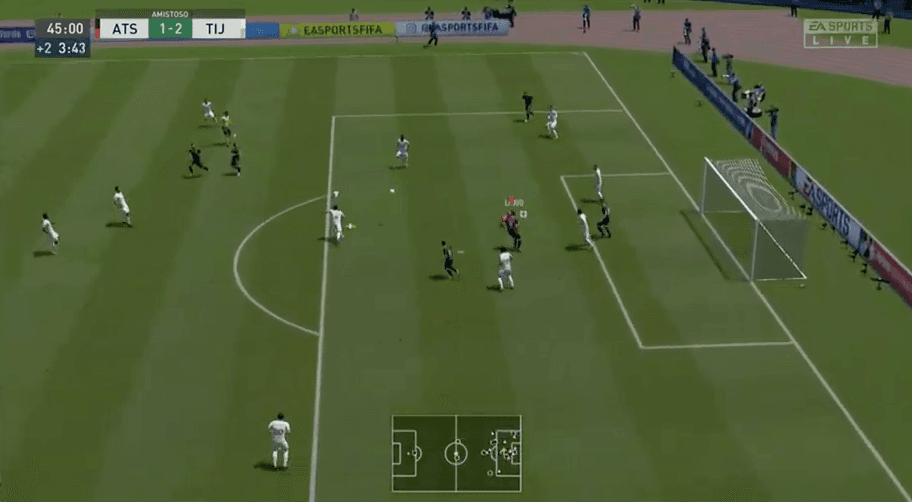Click the pitch radar minimap

coord(456,453)
